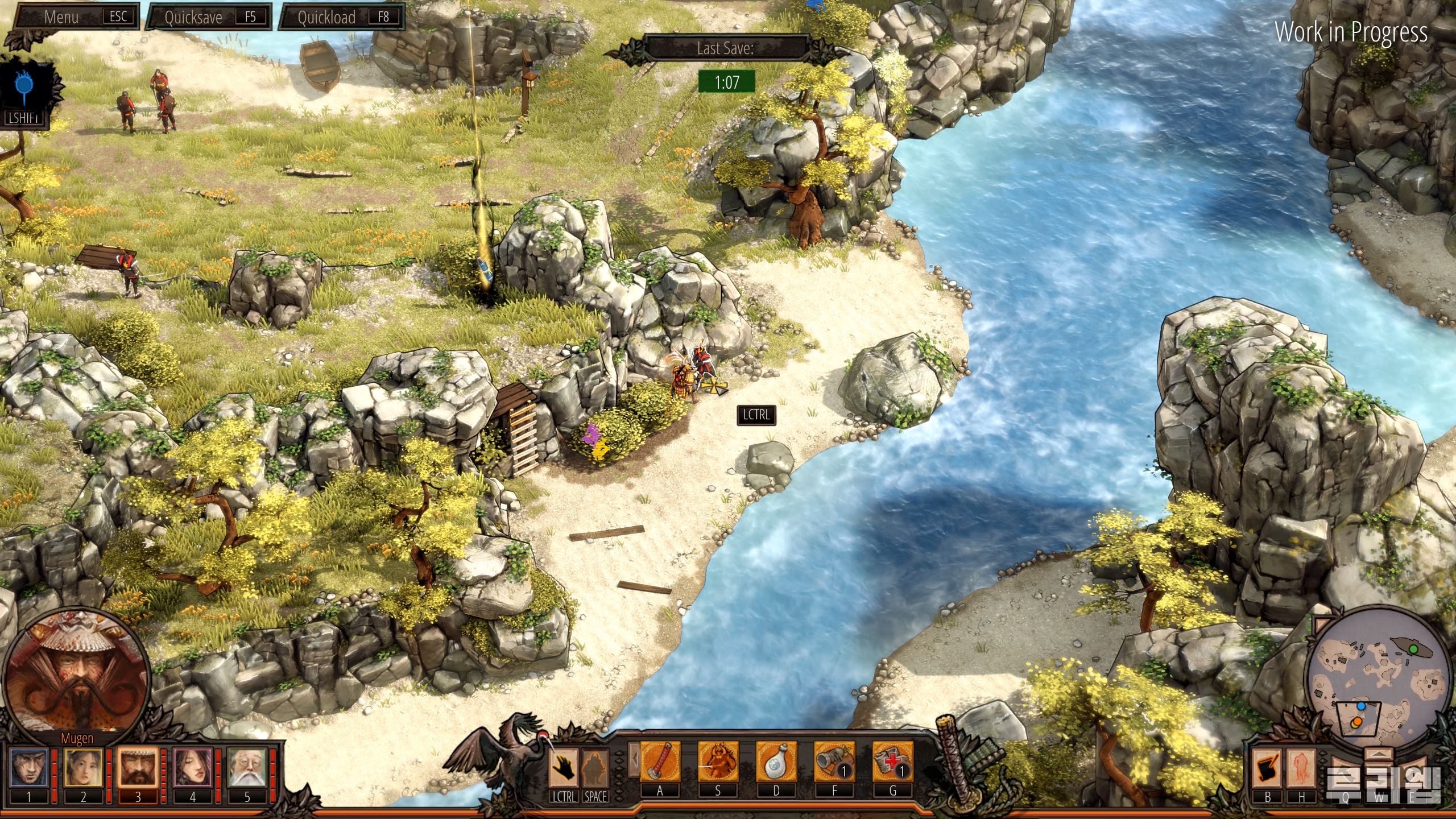Switch to the dark-haired woman portrait numbered 4
Image resolution: width=1456 pixels, height=819 pixels.
pyautogui.click(x=192, y=767)
